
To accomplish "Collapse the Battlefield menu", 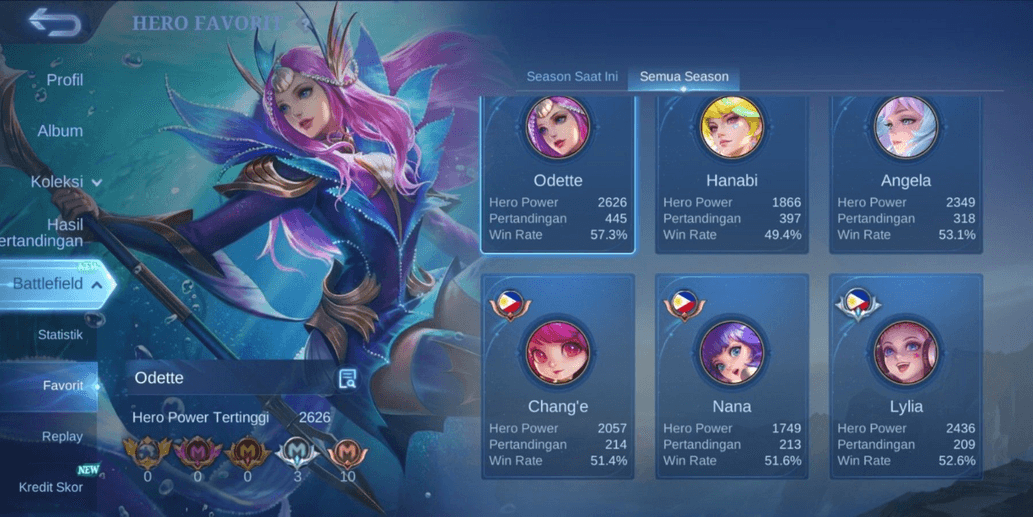I will click(56, 285).
